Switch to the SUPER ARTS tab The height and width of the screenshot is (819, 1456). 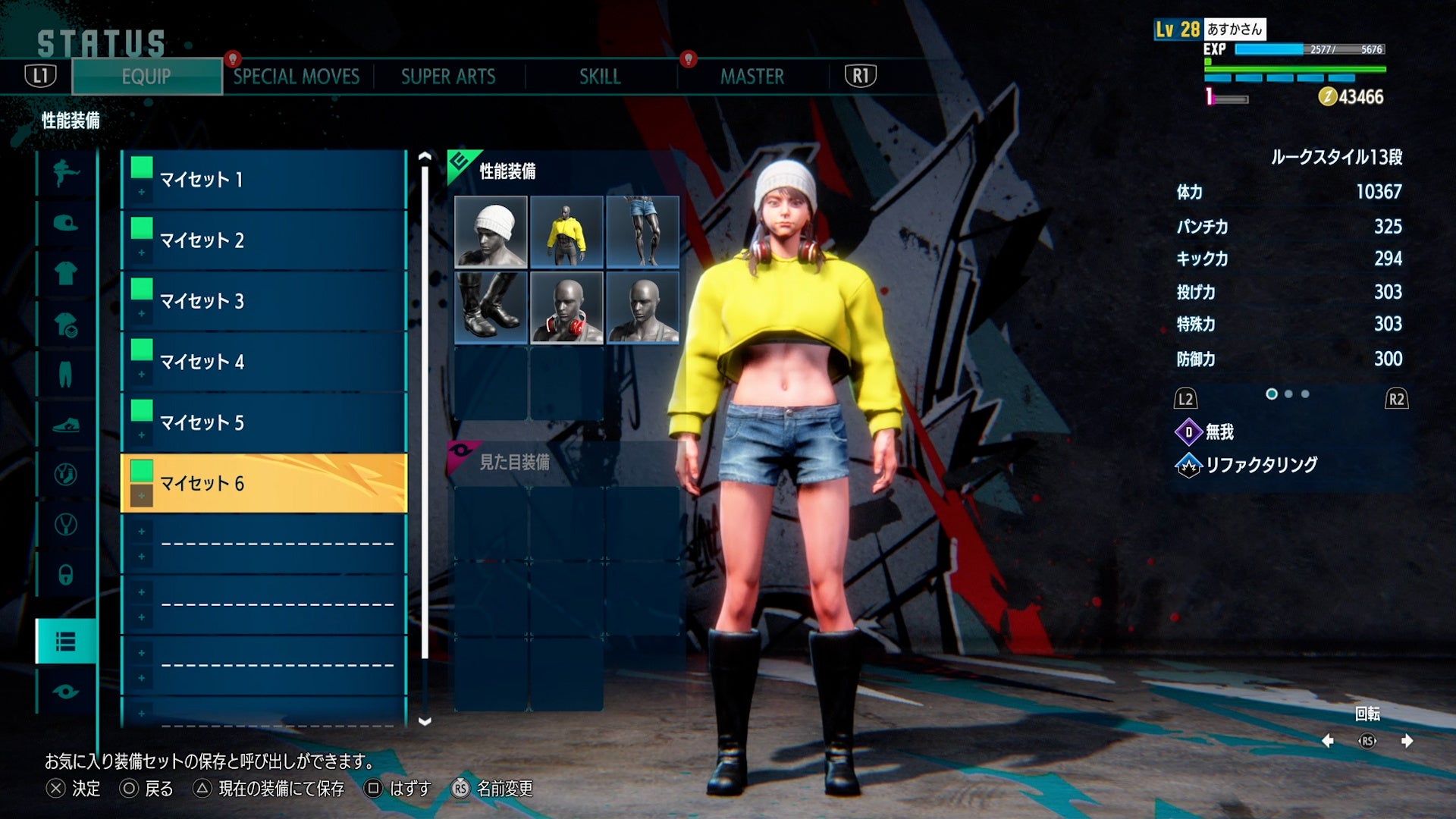click(448, 77)
